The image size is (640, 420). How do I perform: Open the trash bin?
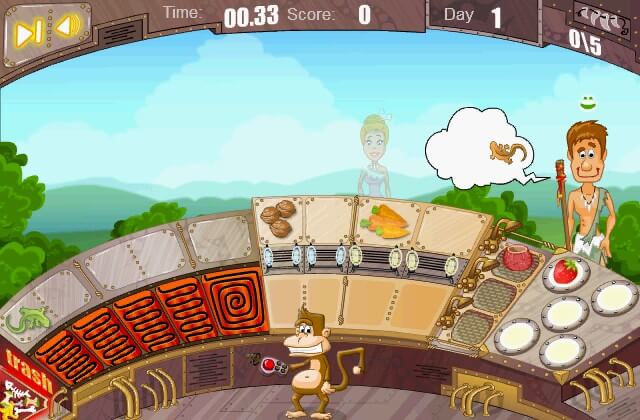22,375
